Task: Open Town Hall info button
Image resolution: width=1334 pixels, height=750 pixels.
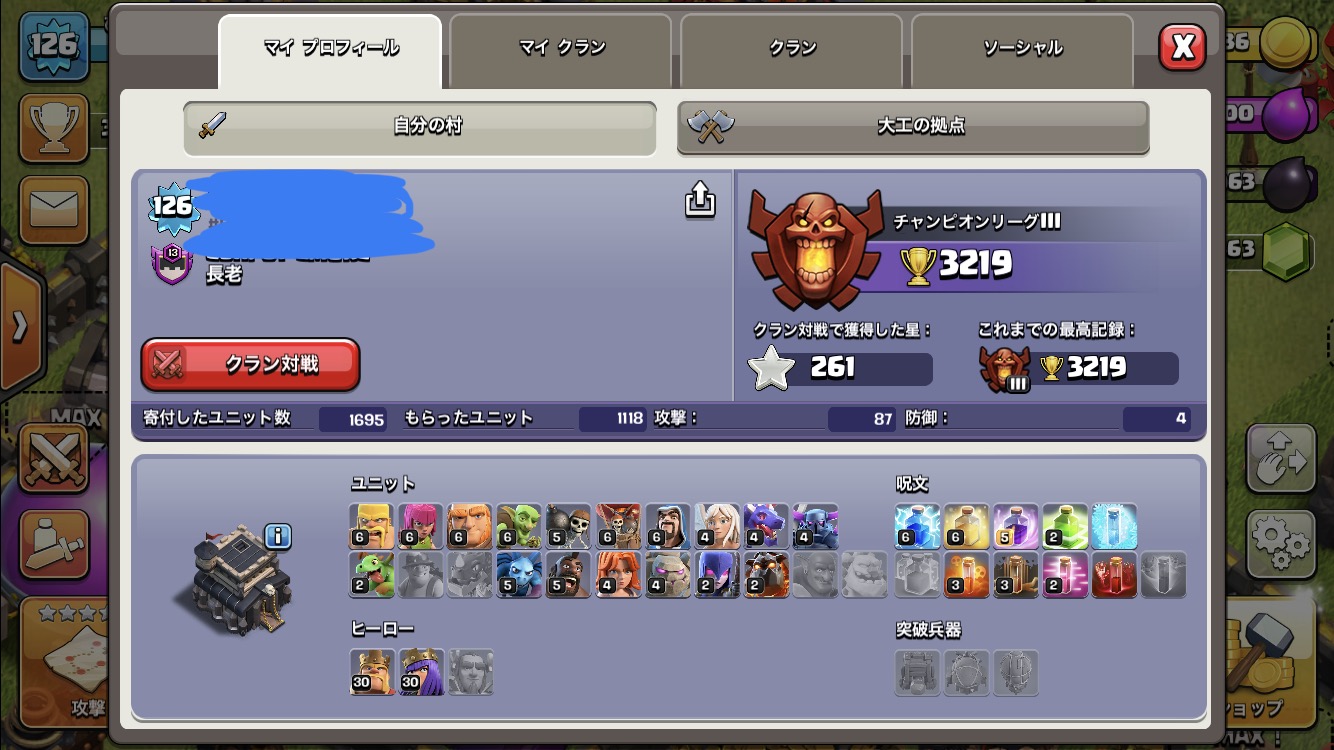Action: (278, 537)
